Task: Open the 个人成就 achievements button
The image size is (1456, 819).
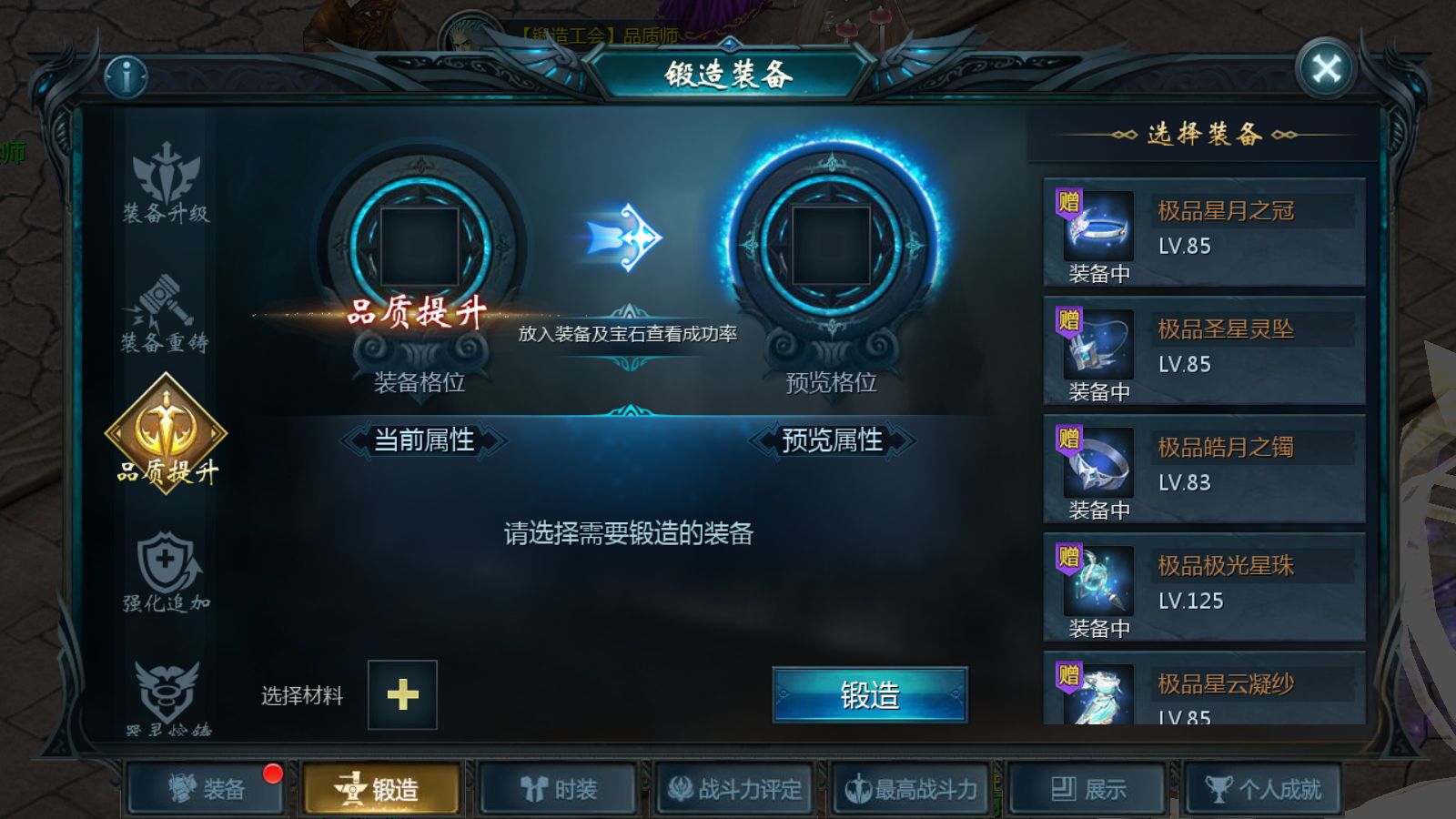Action: point(1265,789)
